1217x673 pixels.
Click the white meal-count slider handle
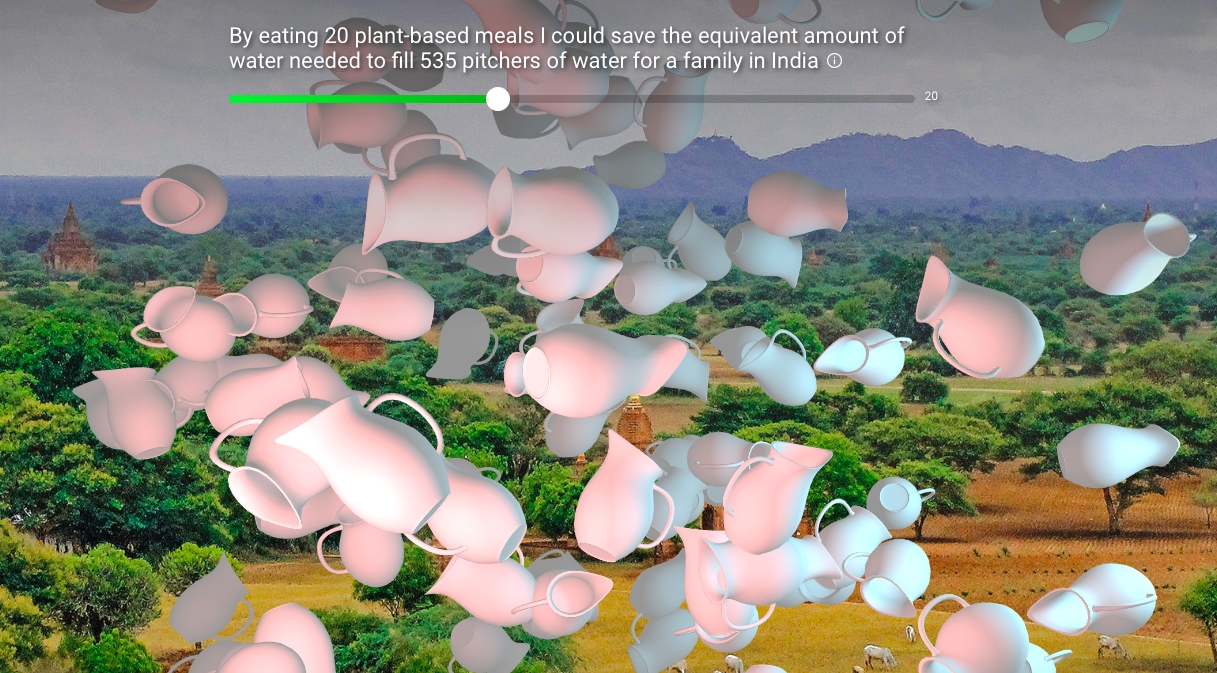[498, 98]
